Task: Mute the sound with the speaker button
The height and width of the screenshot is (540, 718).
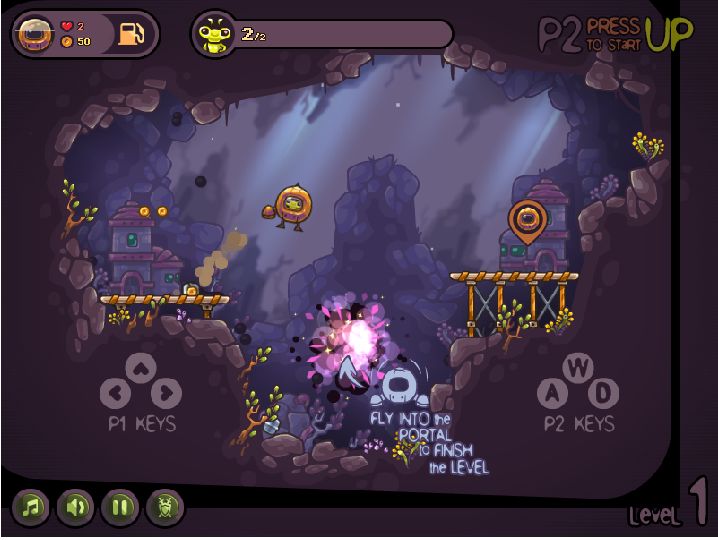Action: click(75, 507)
